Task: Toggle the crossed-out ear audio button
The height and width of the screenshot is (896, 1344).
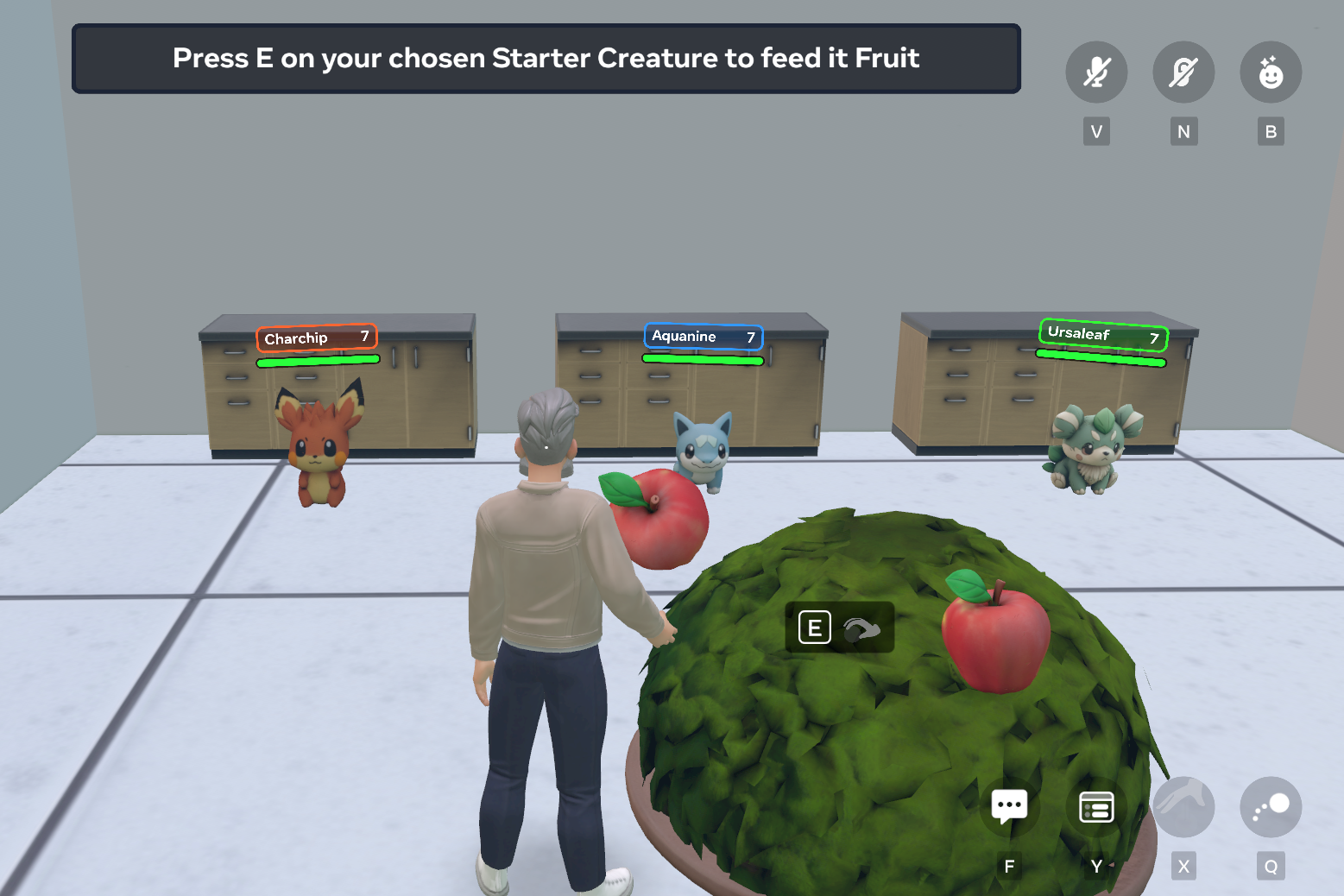Action: click(1183, 73)
